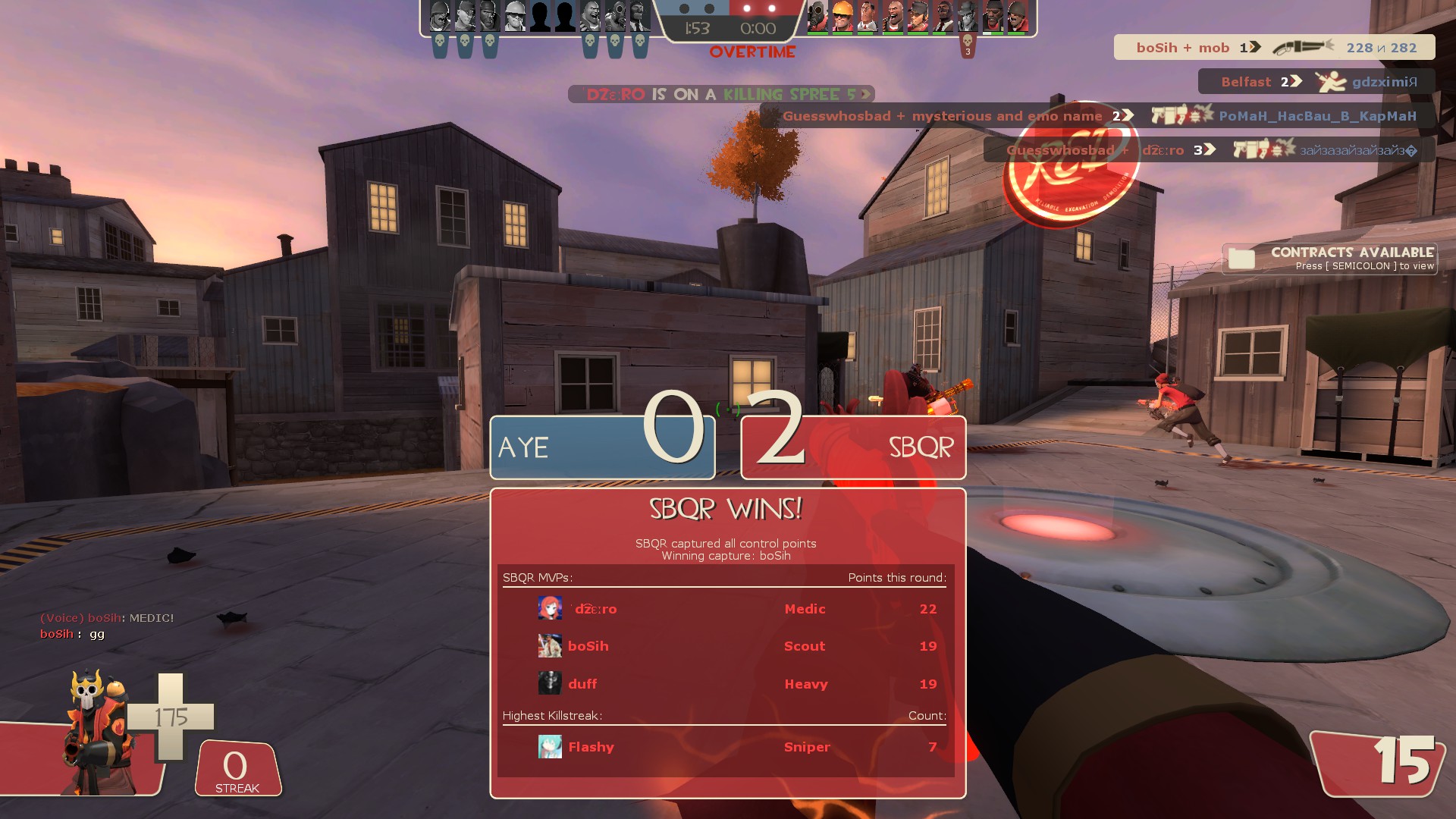Select MVP row for boSih

(x=726, y=646)
